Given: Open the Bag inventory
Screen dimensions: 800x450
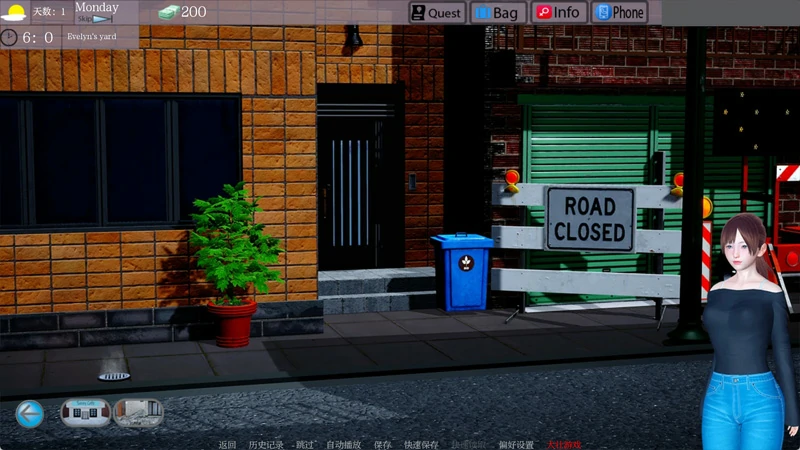Looking at the screenshot, I should click(x=497, y=13).
